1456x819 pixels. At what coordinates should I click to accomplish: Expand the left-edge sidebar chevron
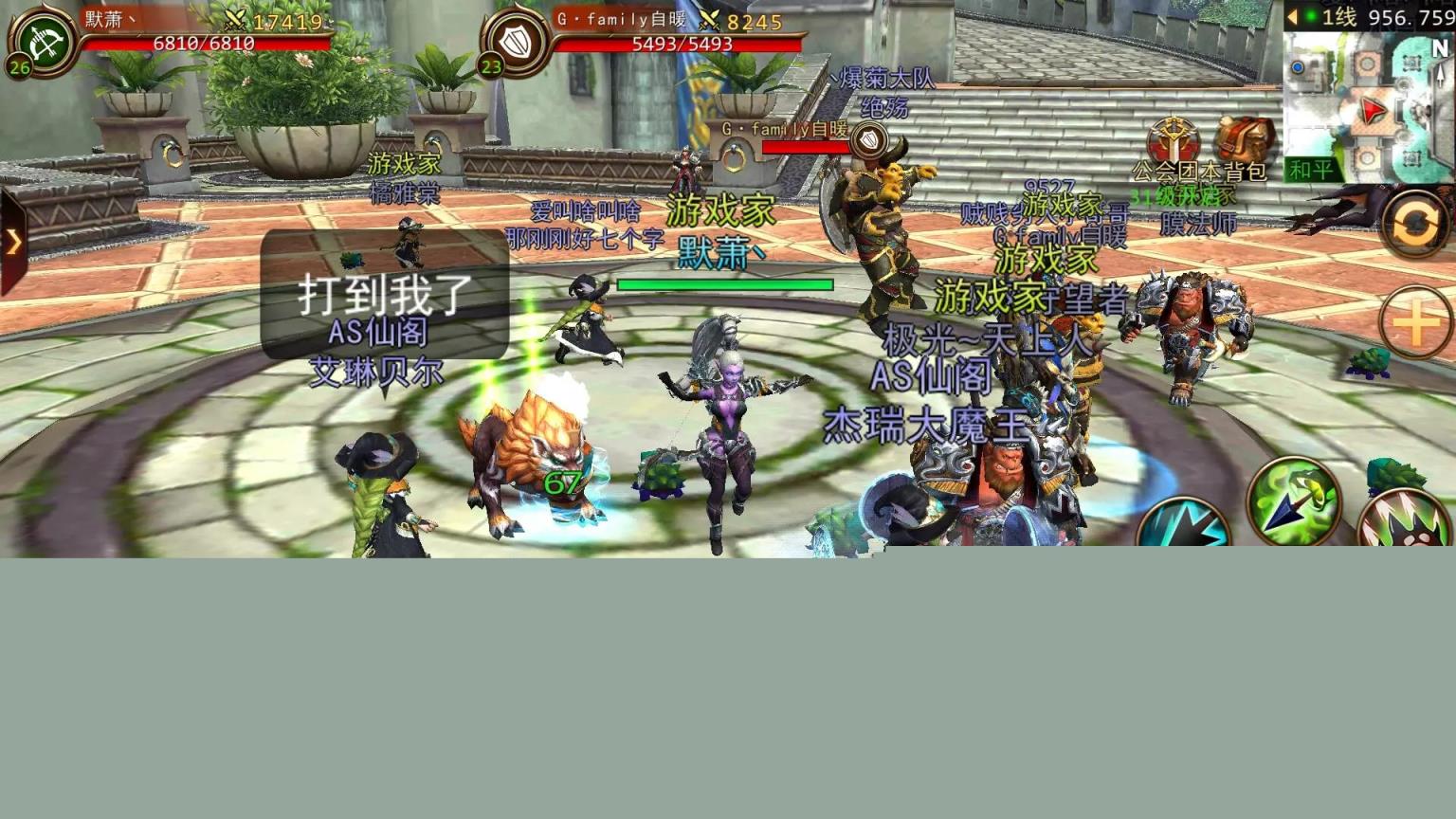(13, 243)
